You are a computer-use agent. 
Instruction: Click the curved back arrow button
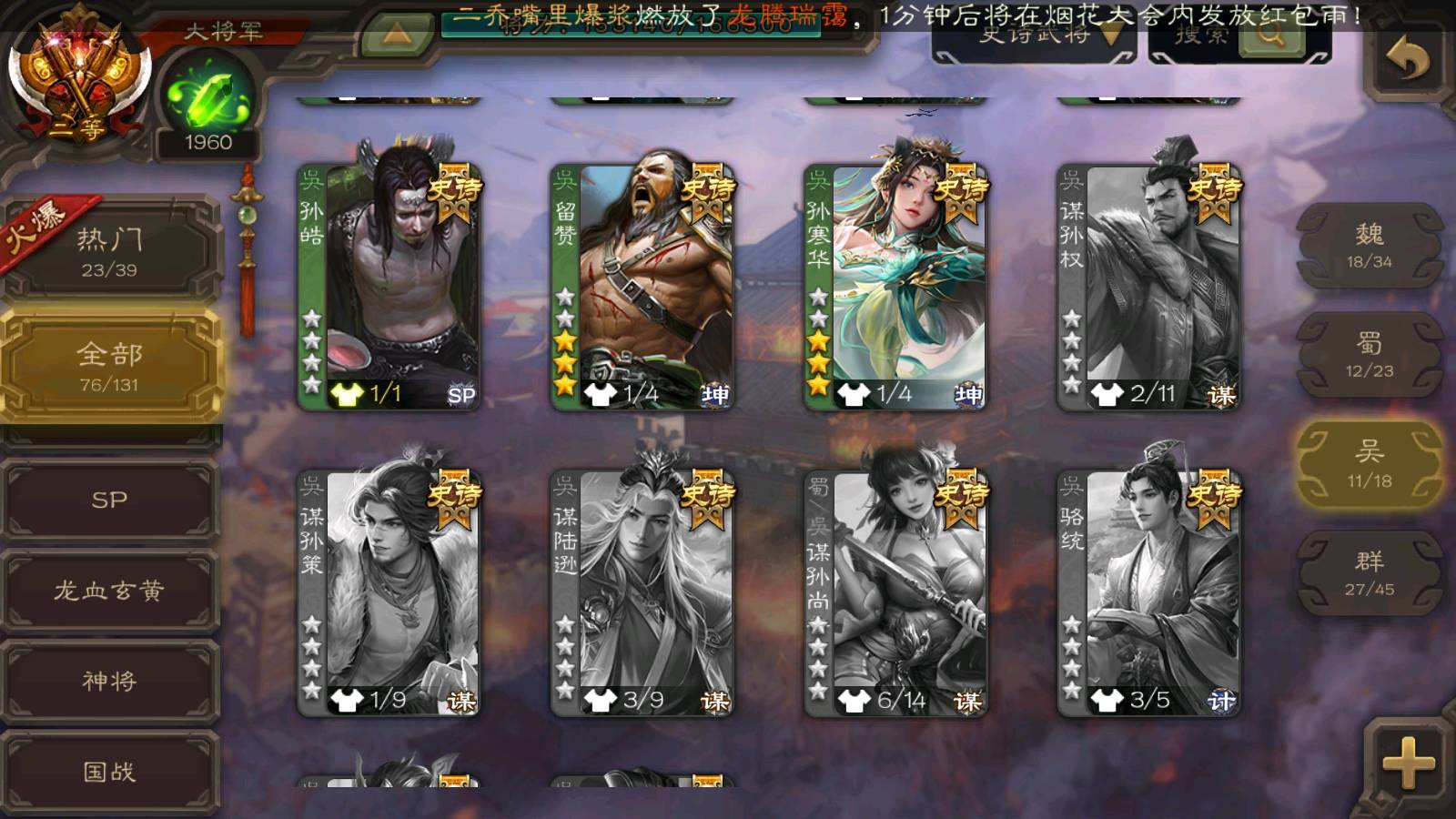pyautogui.click(x=1407, y=60)
